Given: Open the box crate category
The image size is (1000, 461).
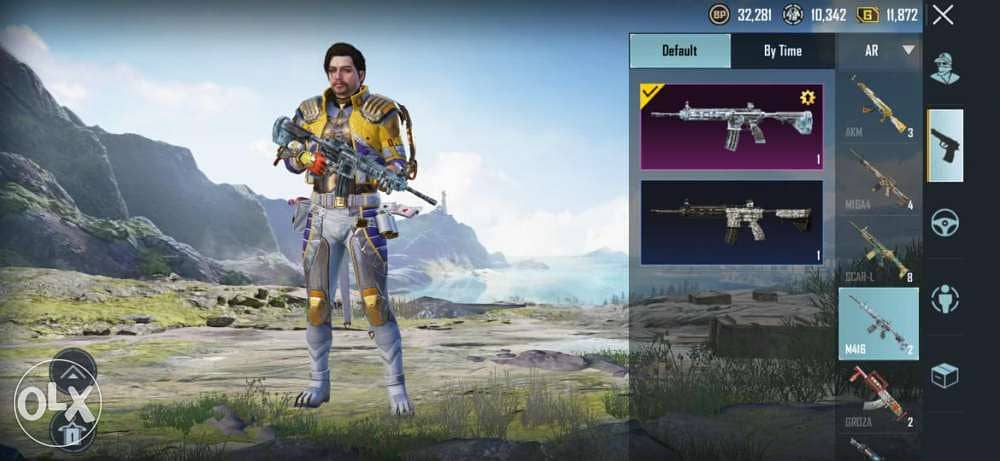Looking at the screenshot, I should (x=945, y=375).
